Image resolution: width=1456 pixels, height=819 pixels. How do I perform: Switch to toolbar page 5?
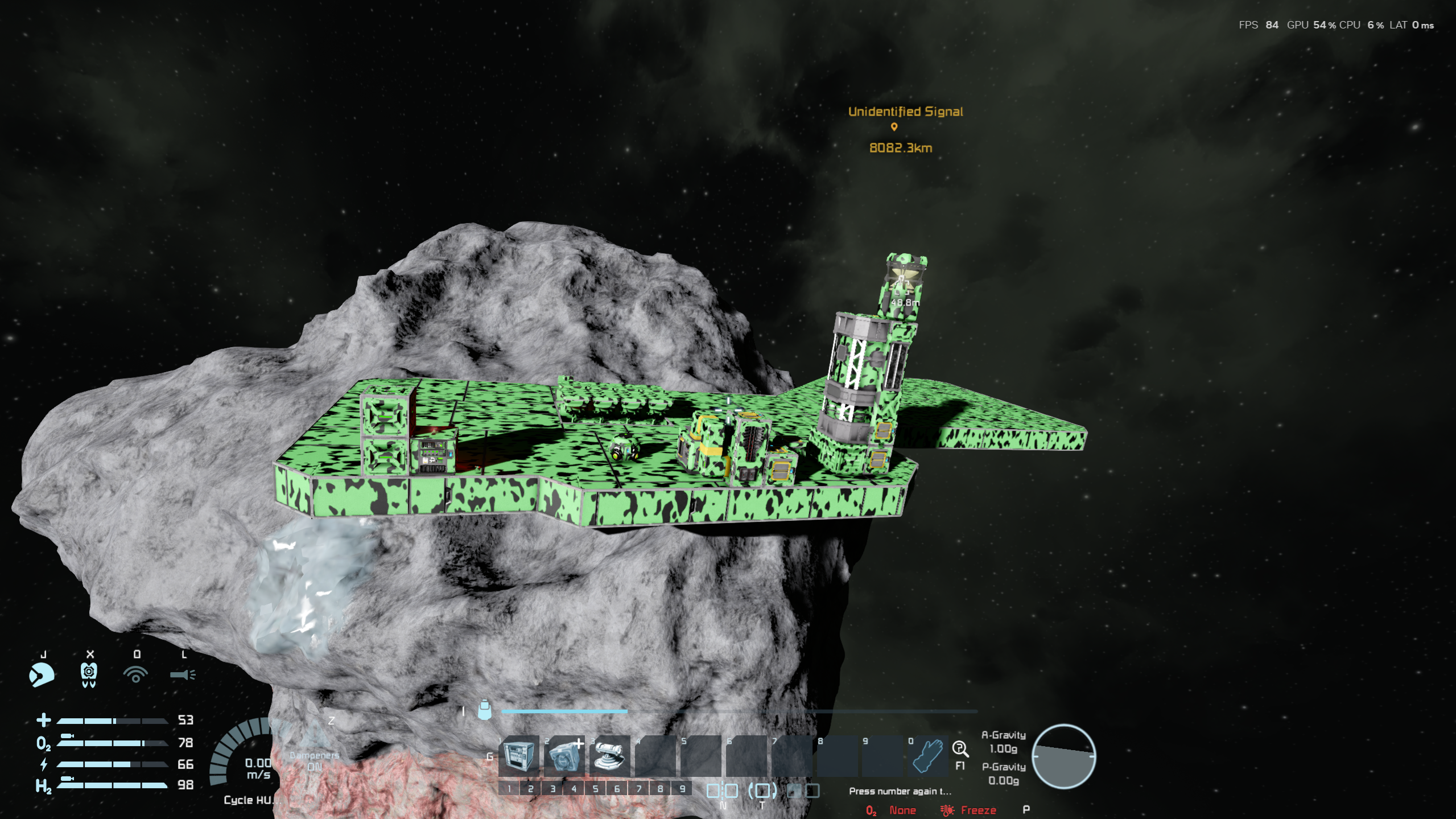point(595,789)
